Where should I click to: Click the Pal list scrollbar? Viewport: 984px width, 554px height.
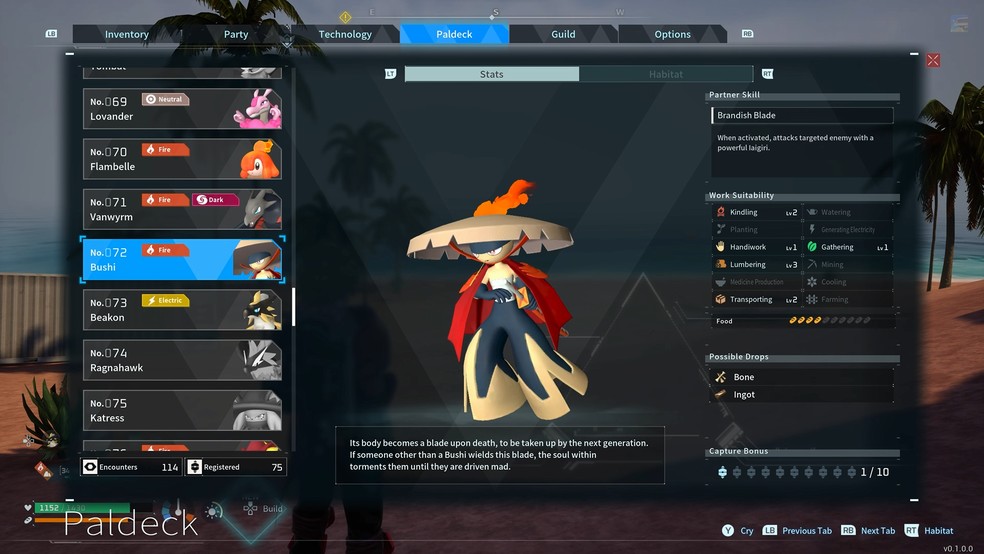point(294,307)
